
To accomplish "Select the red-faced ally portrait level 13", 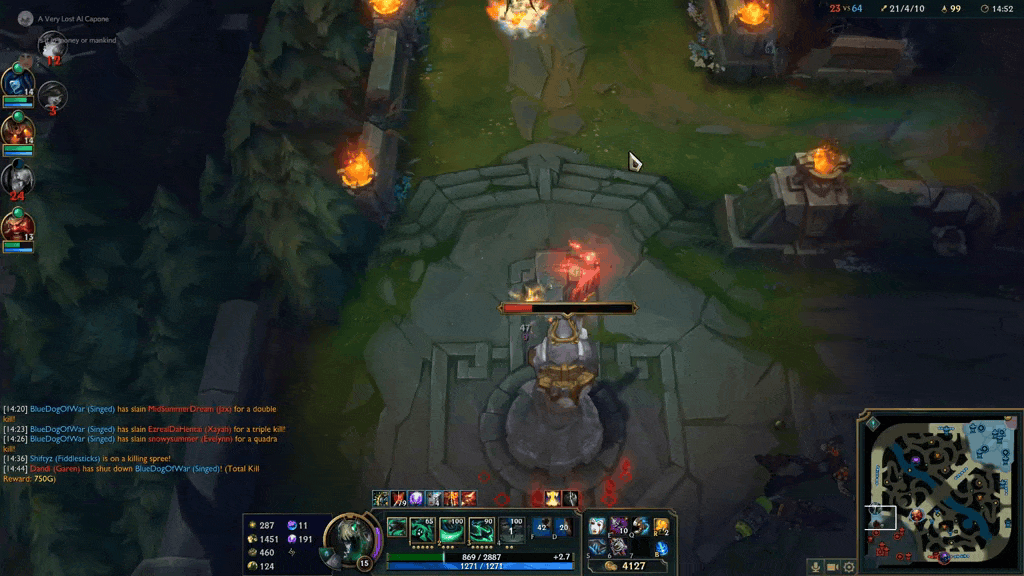I will tap(17, 228).
